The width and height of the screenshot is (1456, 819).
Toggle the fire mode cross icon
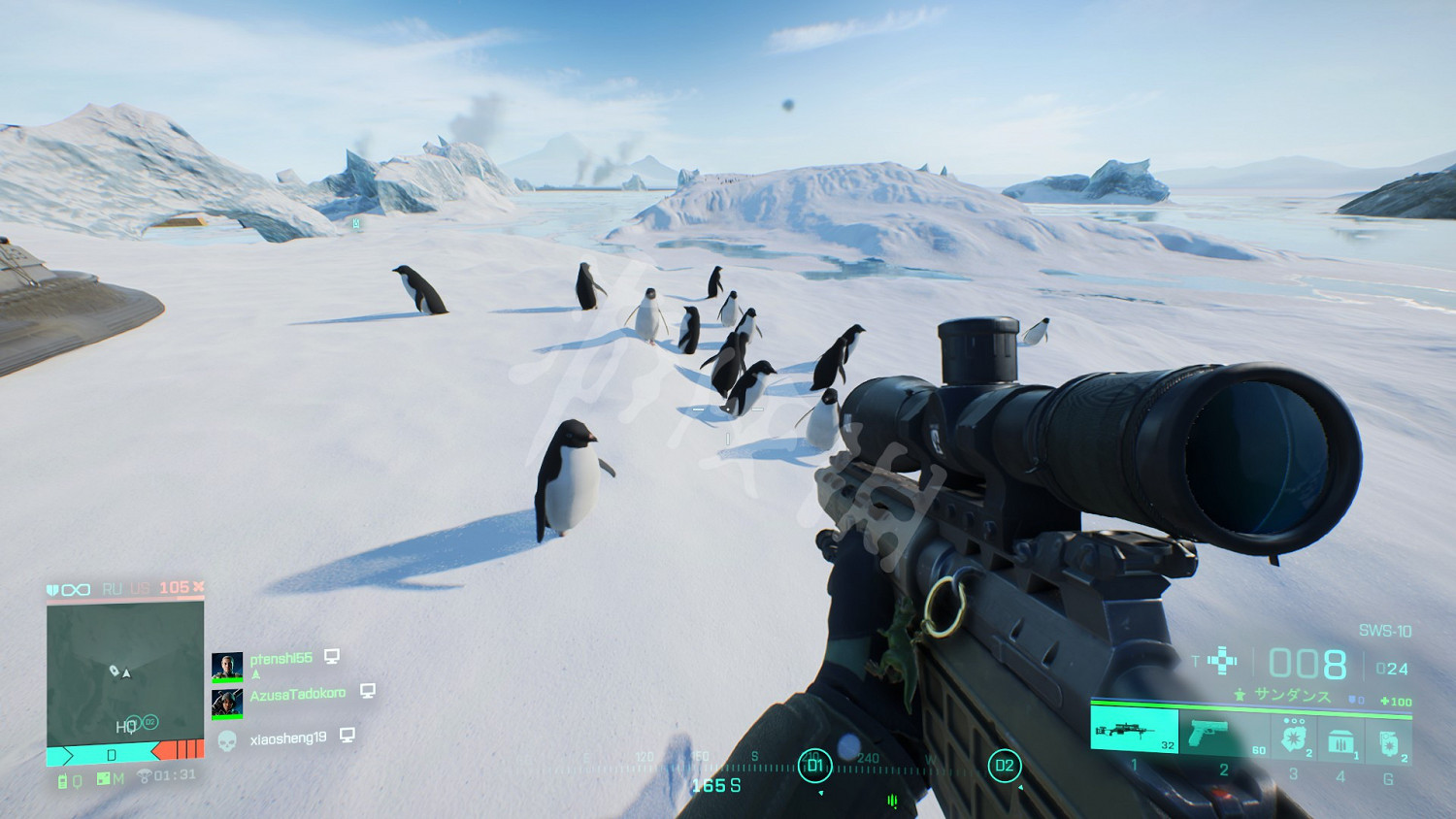(x=1222, y=662)
